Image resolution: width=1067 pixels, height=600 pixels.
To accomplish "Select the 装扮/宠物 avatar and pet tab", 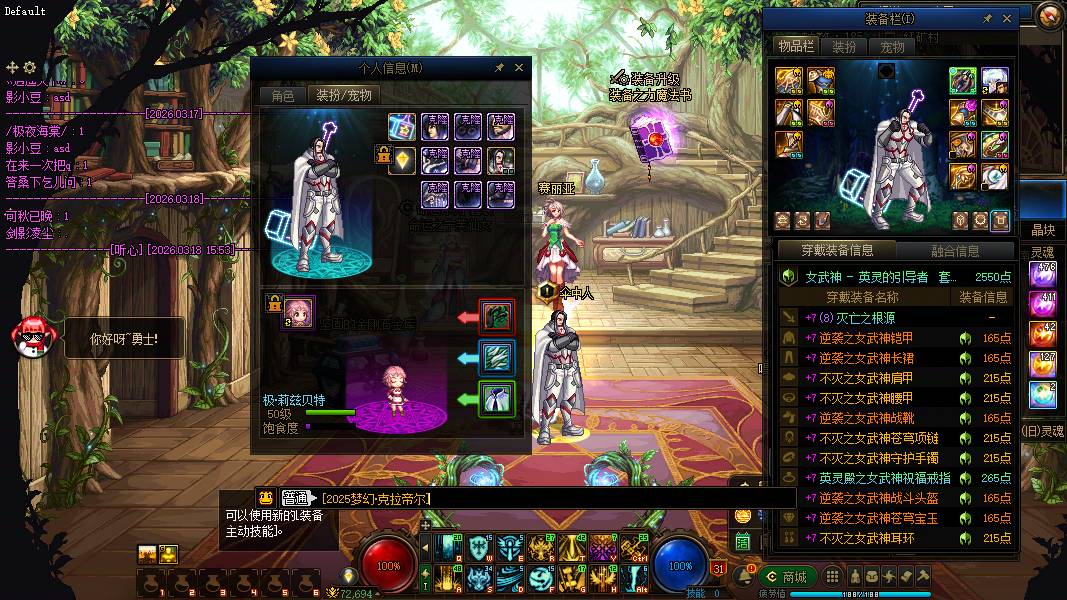I will [343, 95].
